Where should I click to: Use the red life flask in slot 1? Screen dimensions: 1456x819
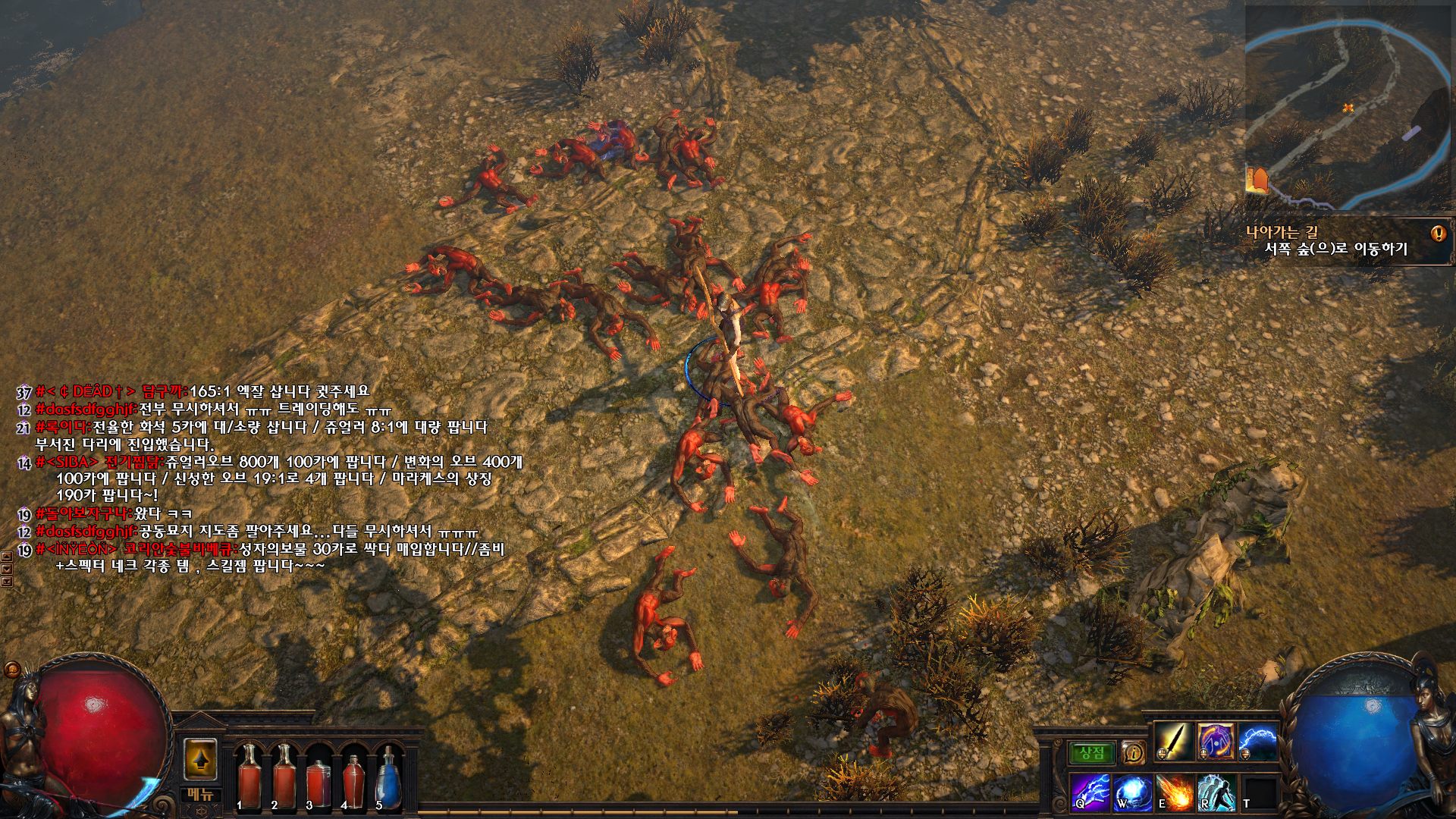point(249,776)
